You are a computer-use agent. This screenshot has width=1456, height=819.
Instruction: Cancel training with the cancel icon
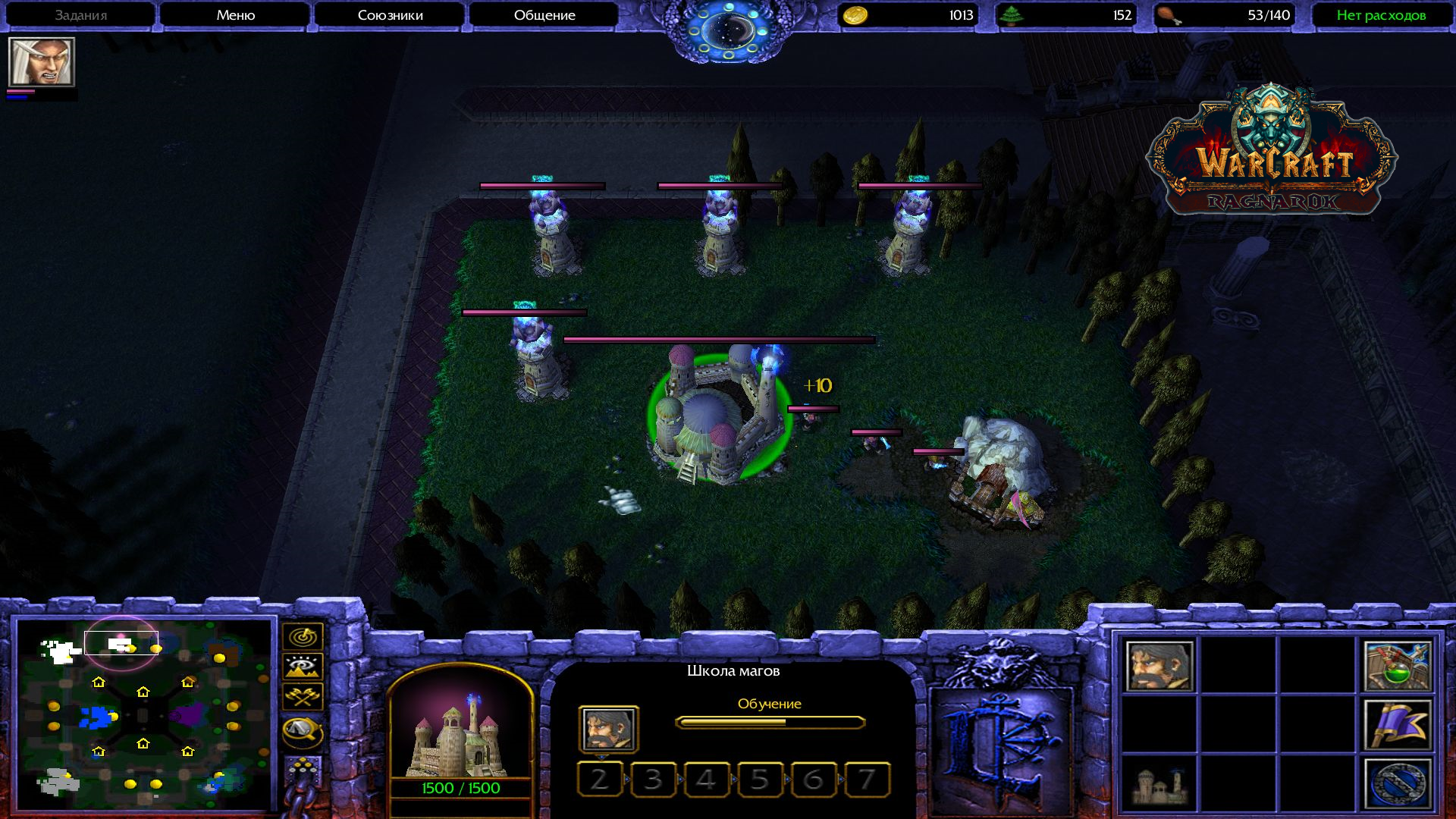(x=1398, y=783)
